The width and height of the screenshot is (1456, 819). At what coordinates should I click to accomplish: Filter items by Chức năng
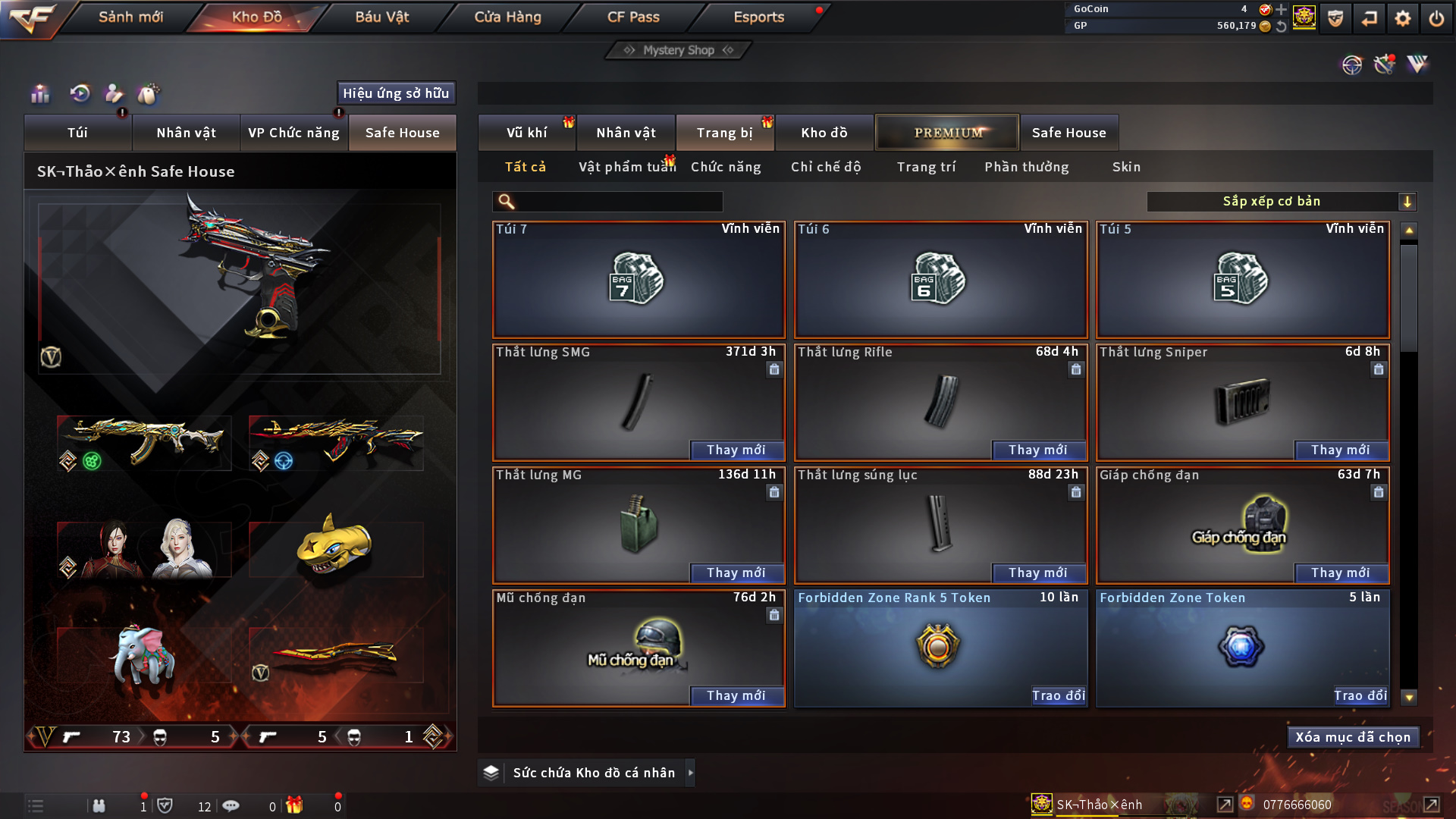(725, 167)
